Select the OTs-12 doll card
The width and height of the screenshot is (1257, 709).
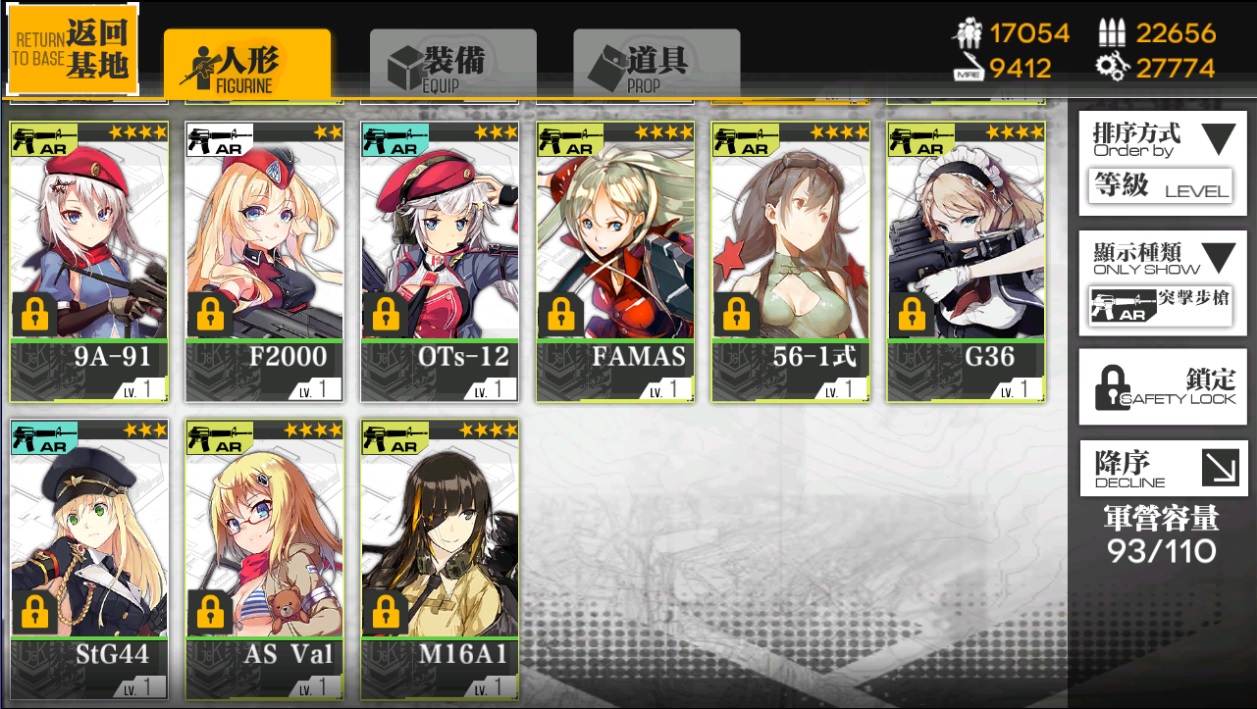click(440, 261)
